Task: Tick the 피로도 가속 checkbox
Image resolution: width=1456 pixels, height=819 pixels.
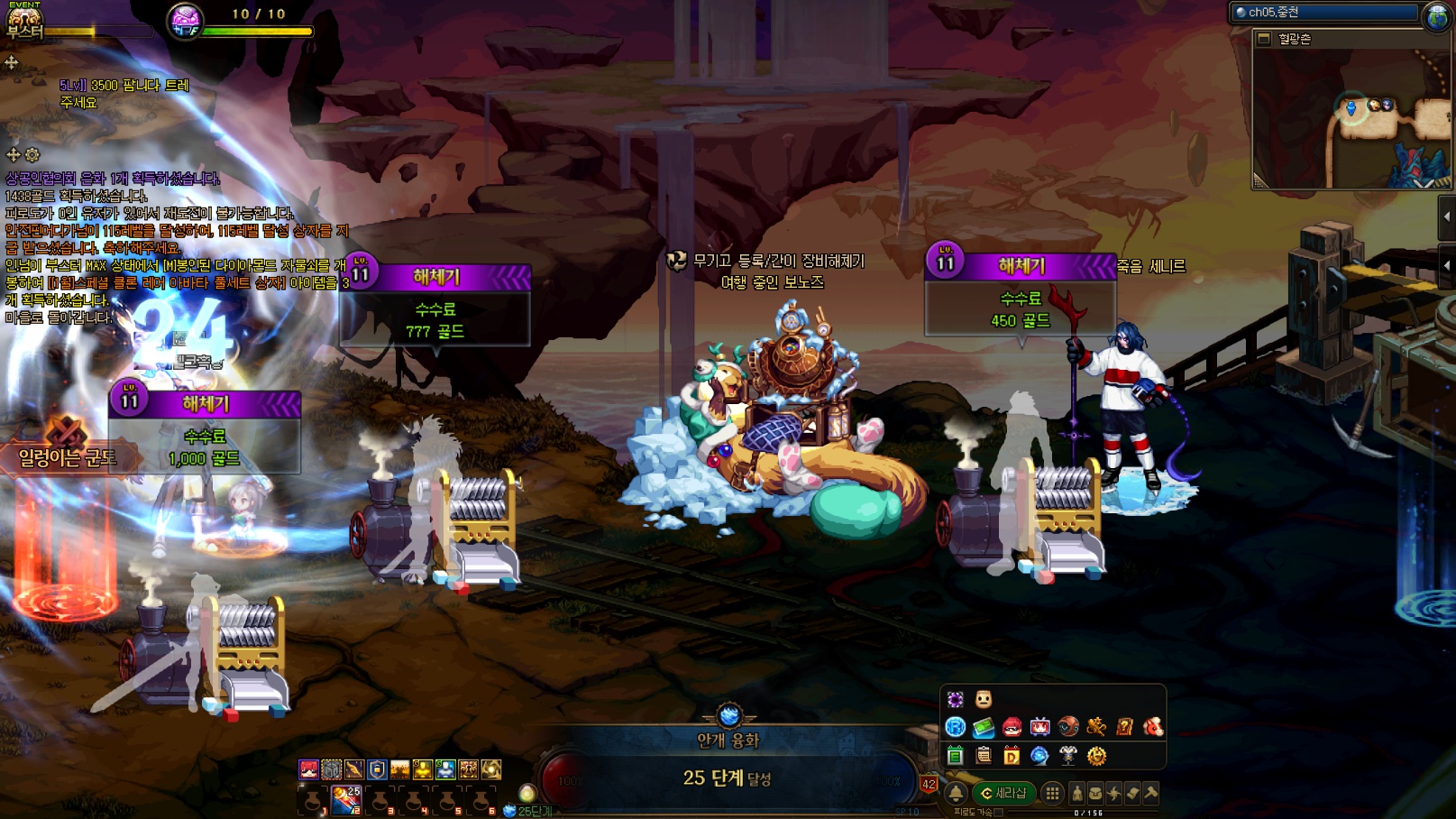Action: tap(999, 812)
